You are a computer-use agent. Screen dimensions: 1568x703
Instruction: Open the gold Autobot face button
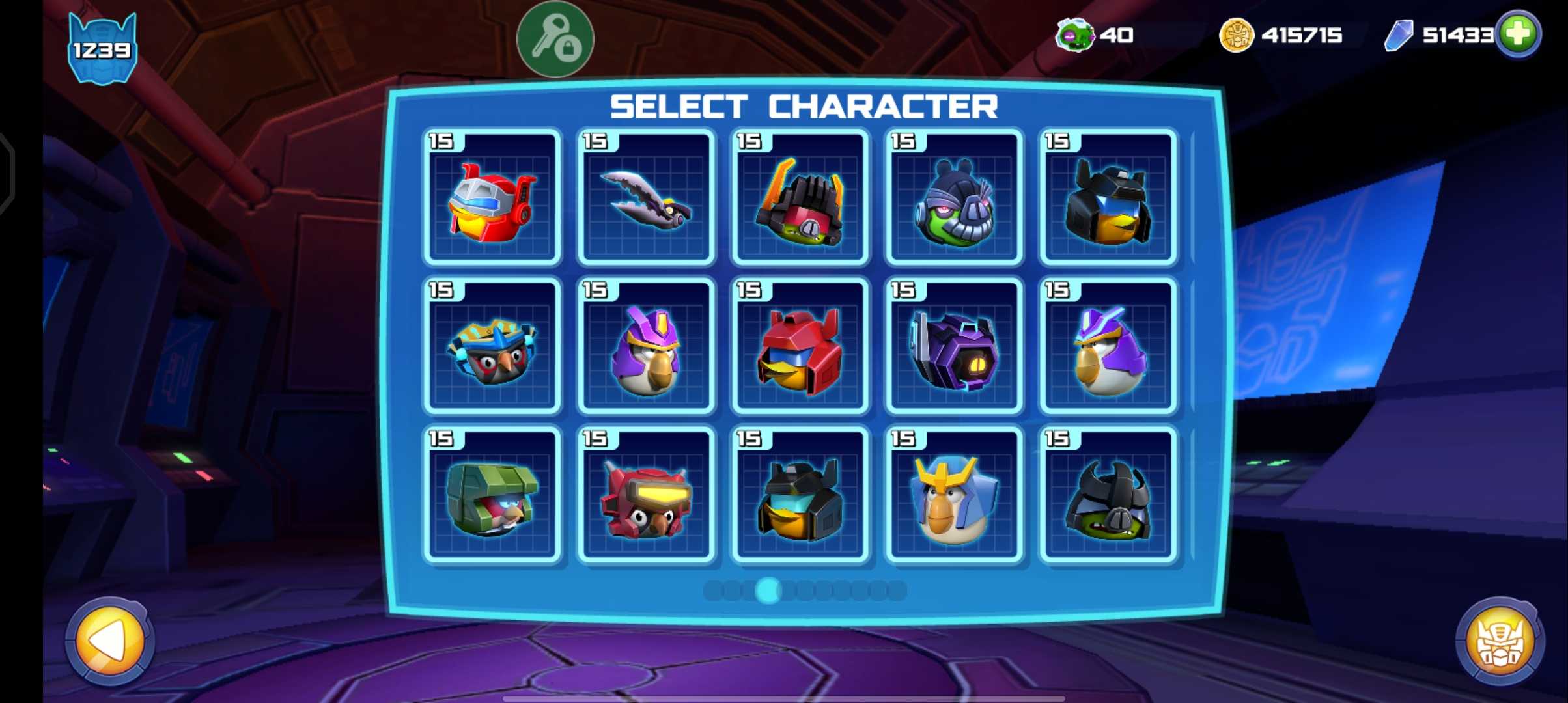[1499, 642]
